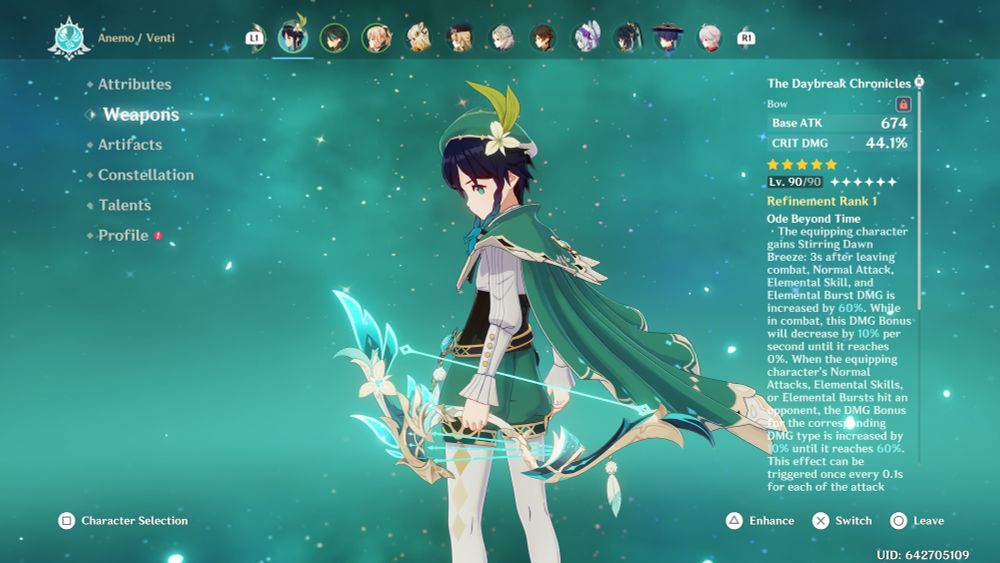Viewport: 1000px width, 563px height.
Task: View the character Profile
Action: (122, 236)
